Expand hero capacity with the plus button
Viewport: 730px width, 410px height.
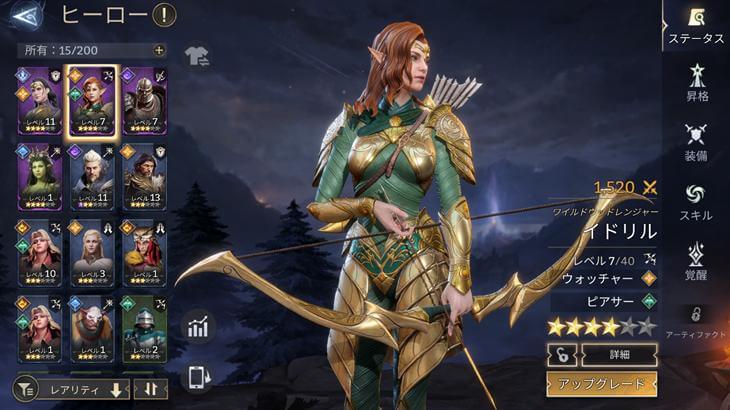[159, 50]
